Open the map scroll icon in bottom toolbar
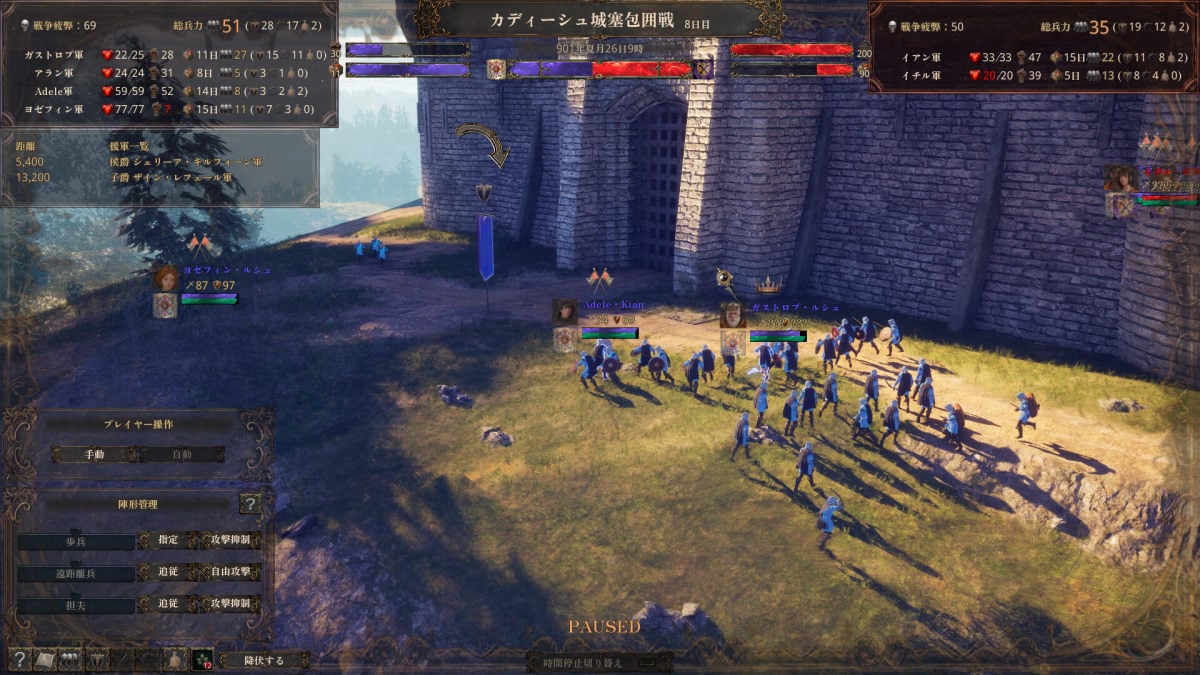The height and width of the screenshot is (675, 1200). coord(44,659)
